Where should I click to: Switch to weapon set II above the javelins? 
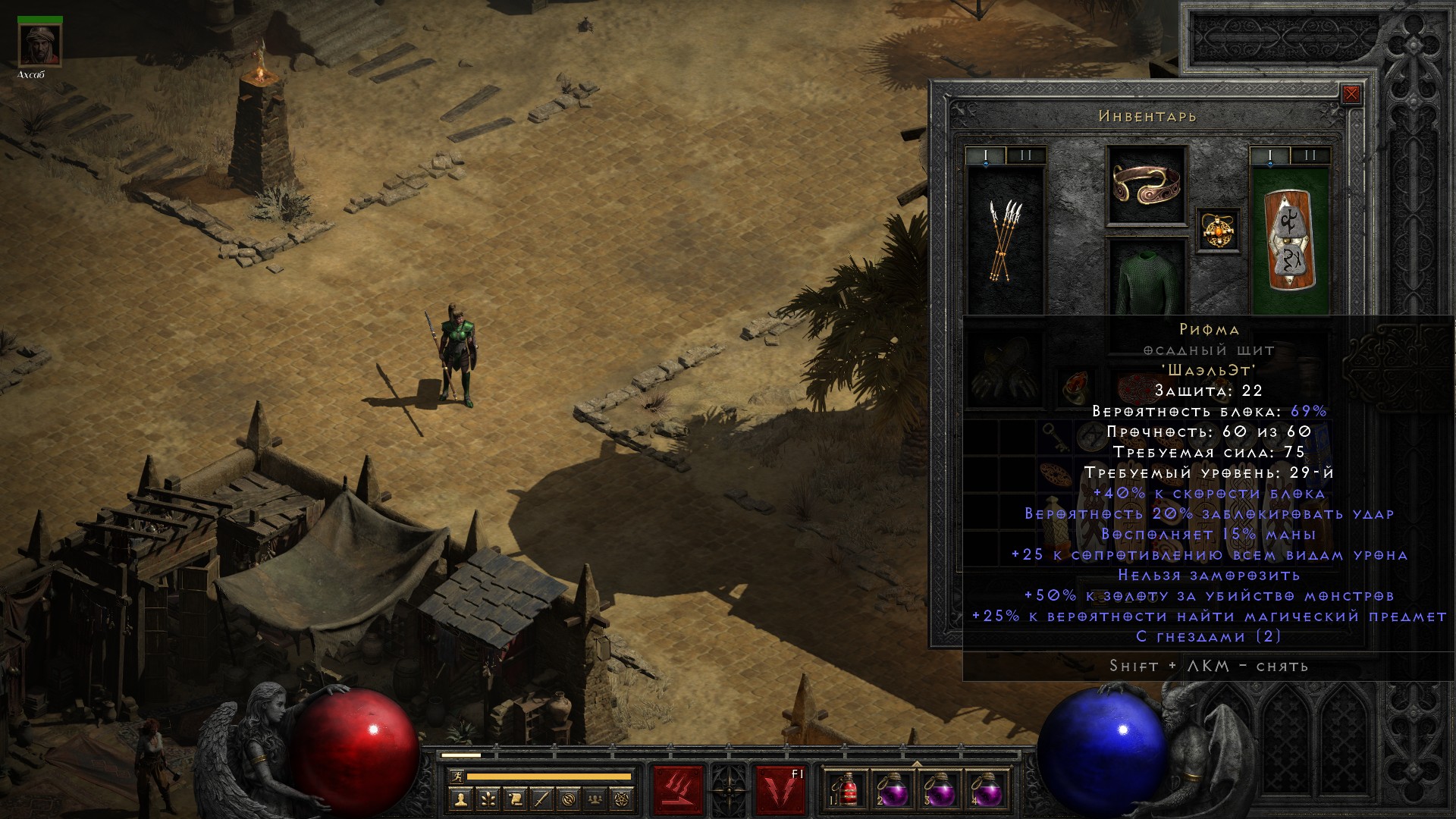coord(1026,156)
